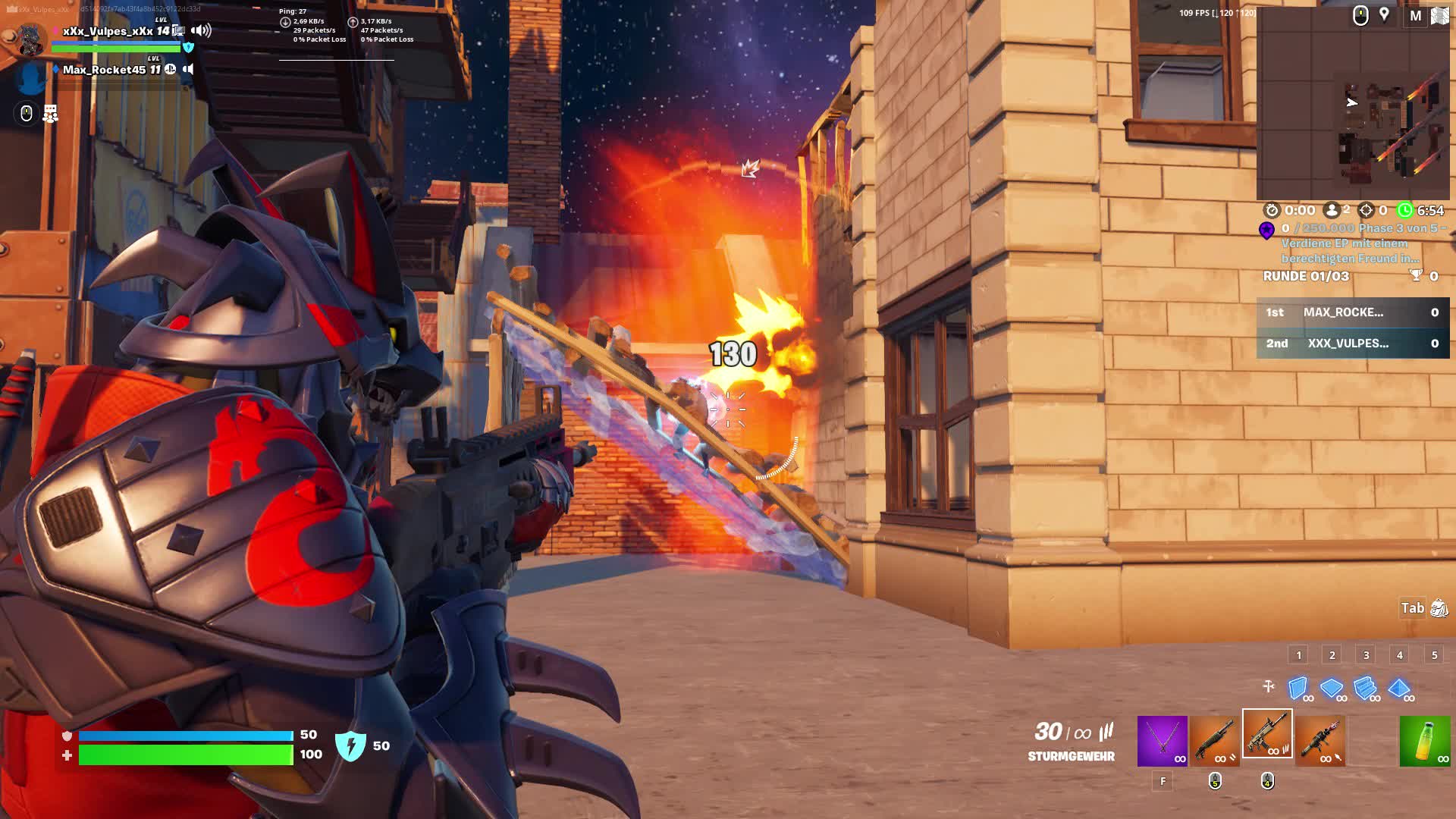Click the map marker pin icon
This screenshot has width=1456, height=819.
click(x=1384, y=15)
